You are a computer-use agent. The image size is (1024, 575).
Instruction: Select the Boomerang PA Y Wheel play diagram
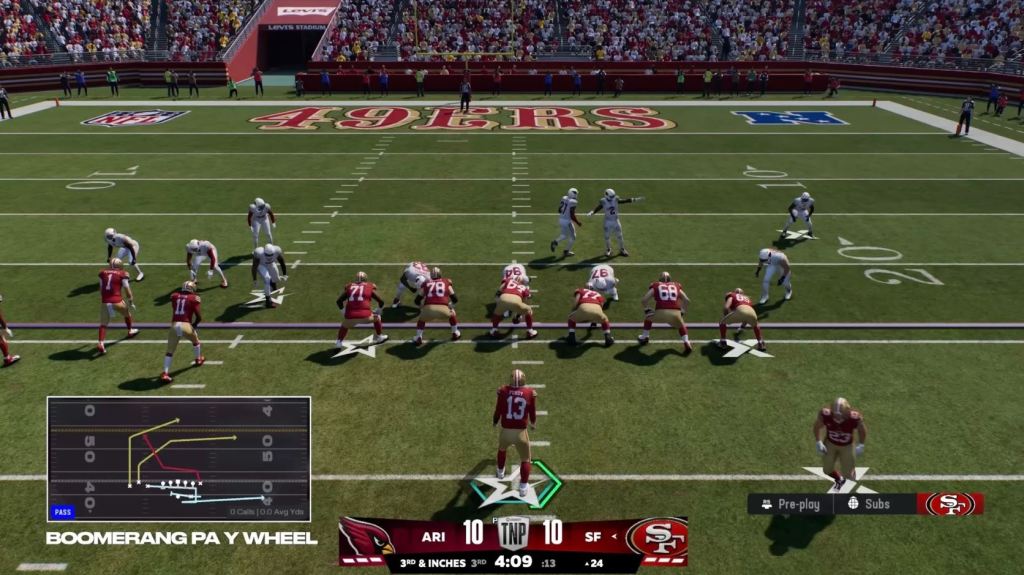pyautogui.click(x=179, y=459)
